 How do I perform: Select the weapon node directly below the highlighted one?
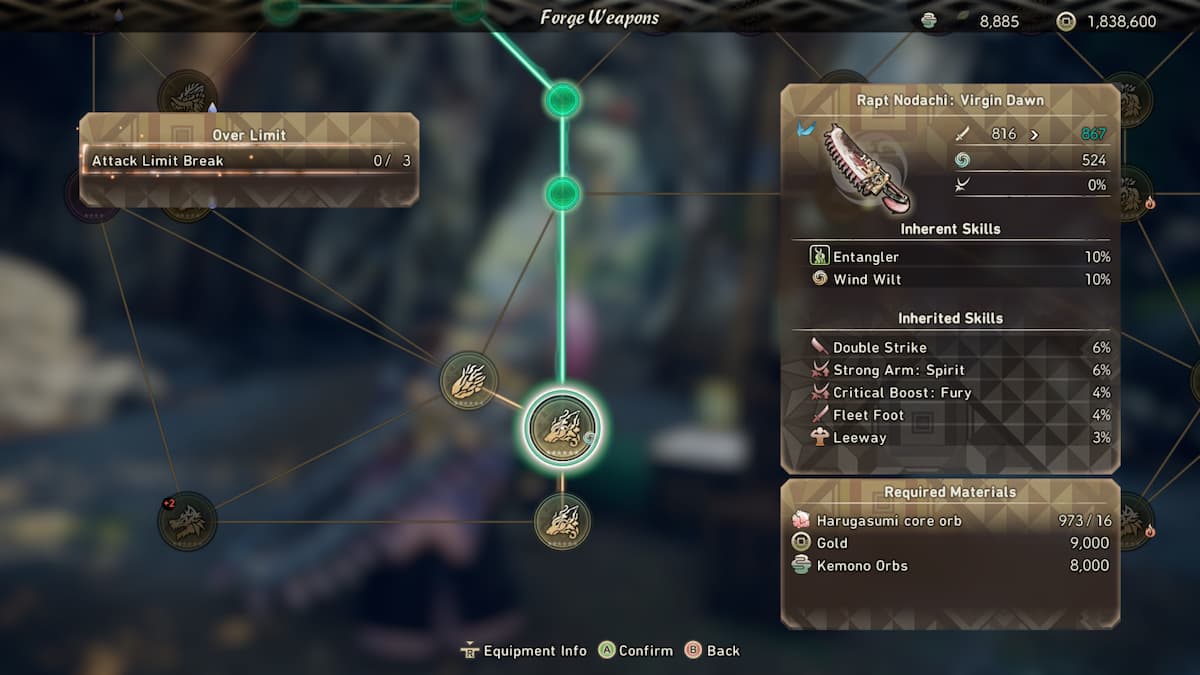click(562, 521)
